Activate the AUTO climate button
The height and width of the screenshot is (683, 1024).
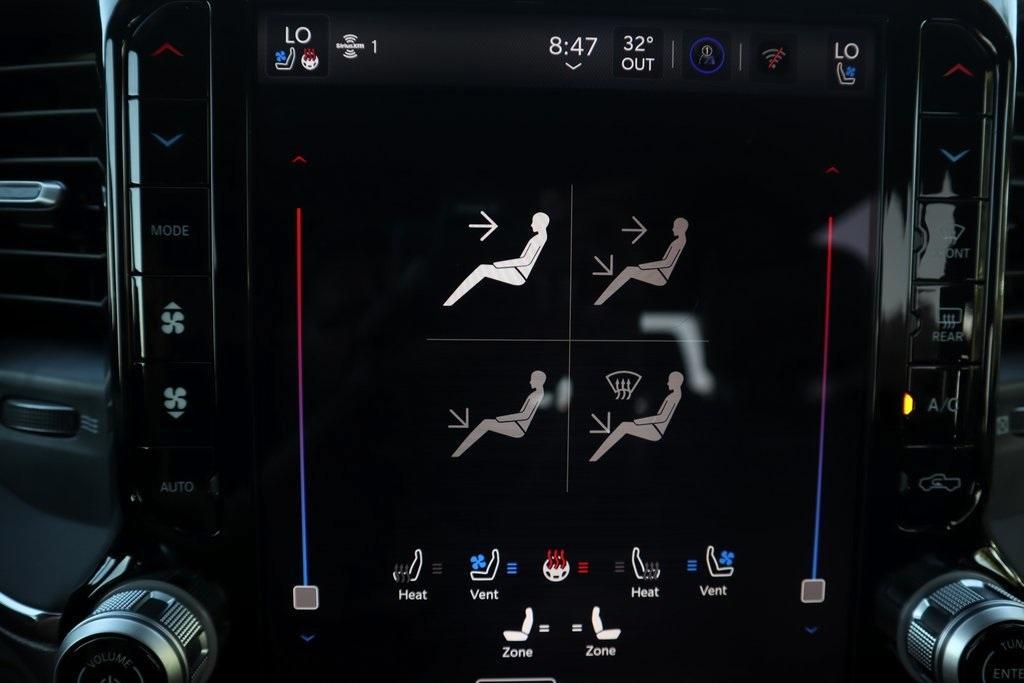[x=176, y=487]
